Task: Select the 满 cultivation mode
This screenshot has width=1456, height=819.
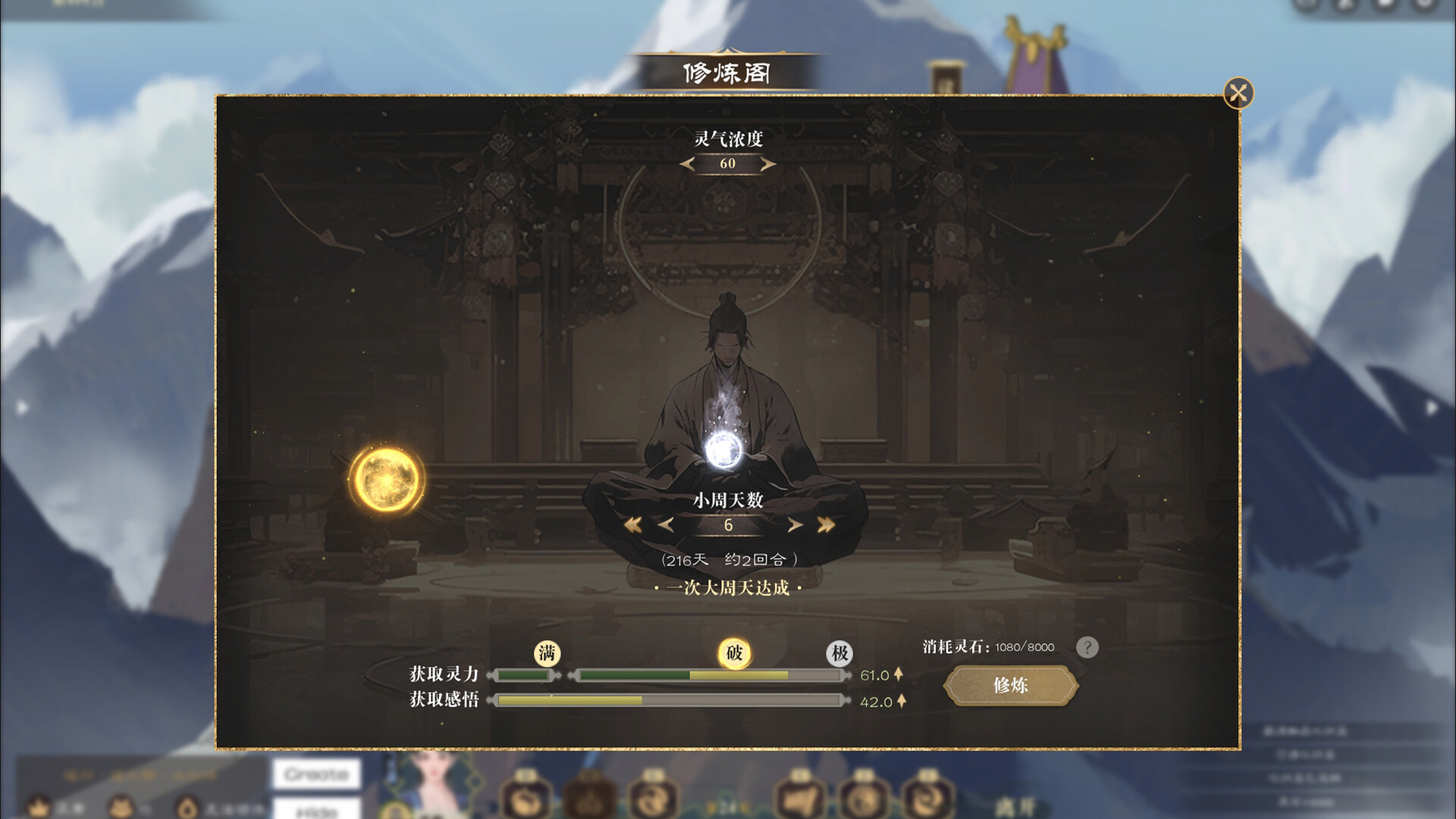Action: (546, 652)
